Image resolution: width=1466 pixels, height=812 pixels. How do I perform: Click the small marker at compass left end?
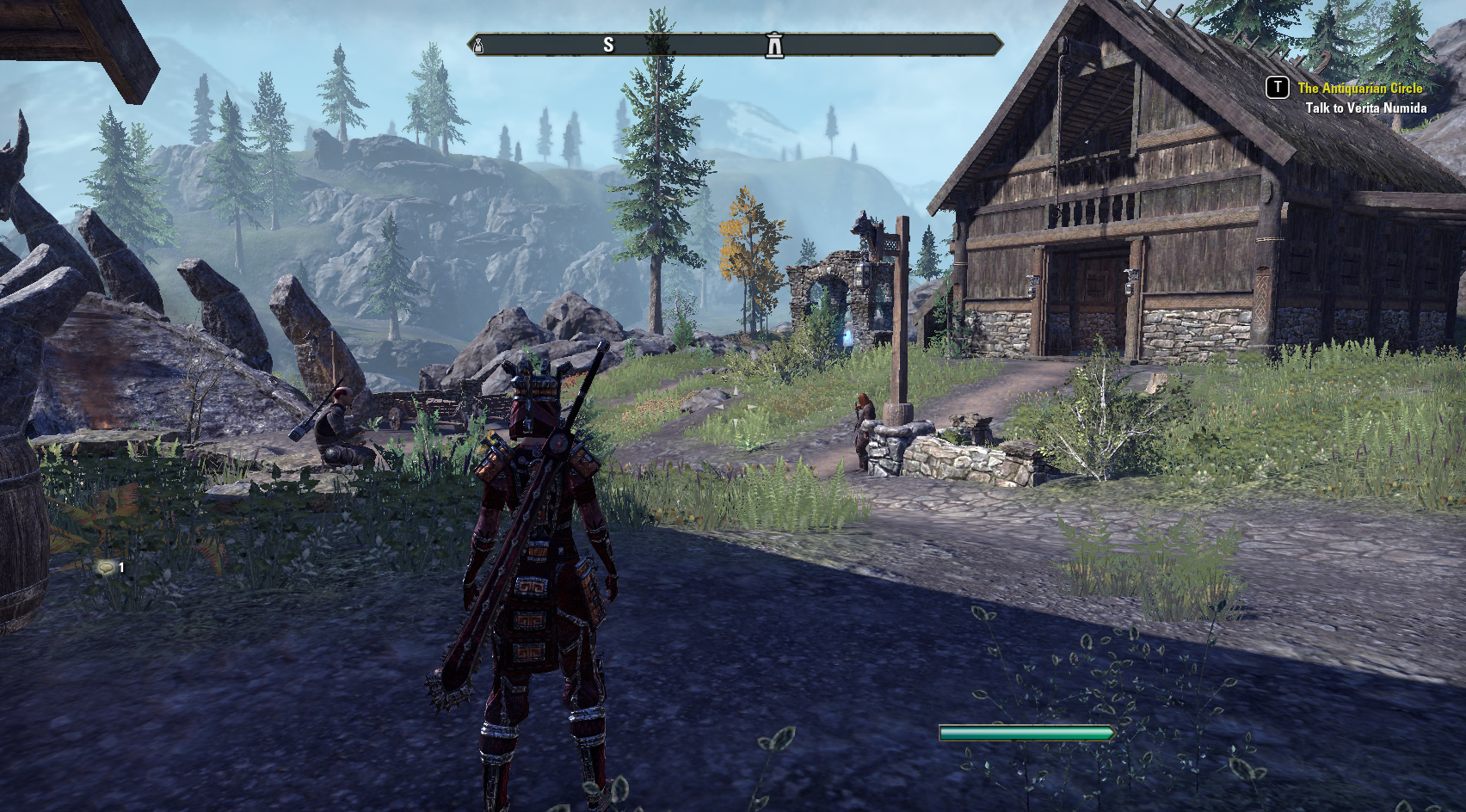pyautogui.click(x=479, y=46)
